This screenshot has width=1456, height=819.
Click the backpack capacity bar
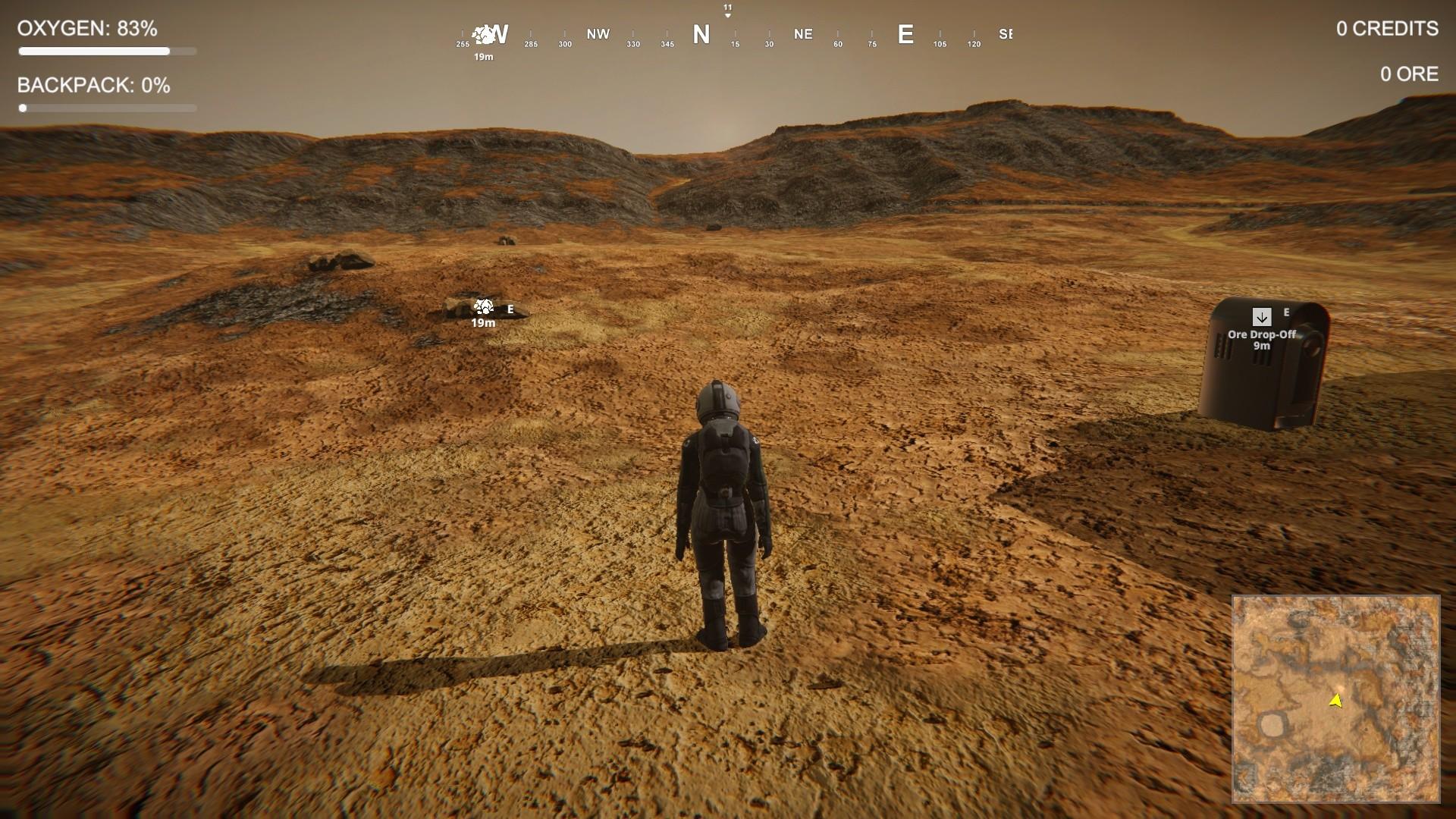(x=108, y=108)
